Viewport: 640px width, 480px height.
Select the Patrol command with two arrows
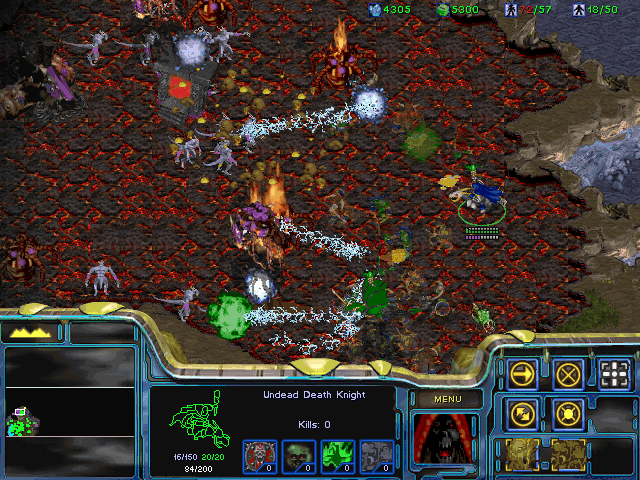(x=522, y=412)
